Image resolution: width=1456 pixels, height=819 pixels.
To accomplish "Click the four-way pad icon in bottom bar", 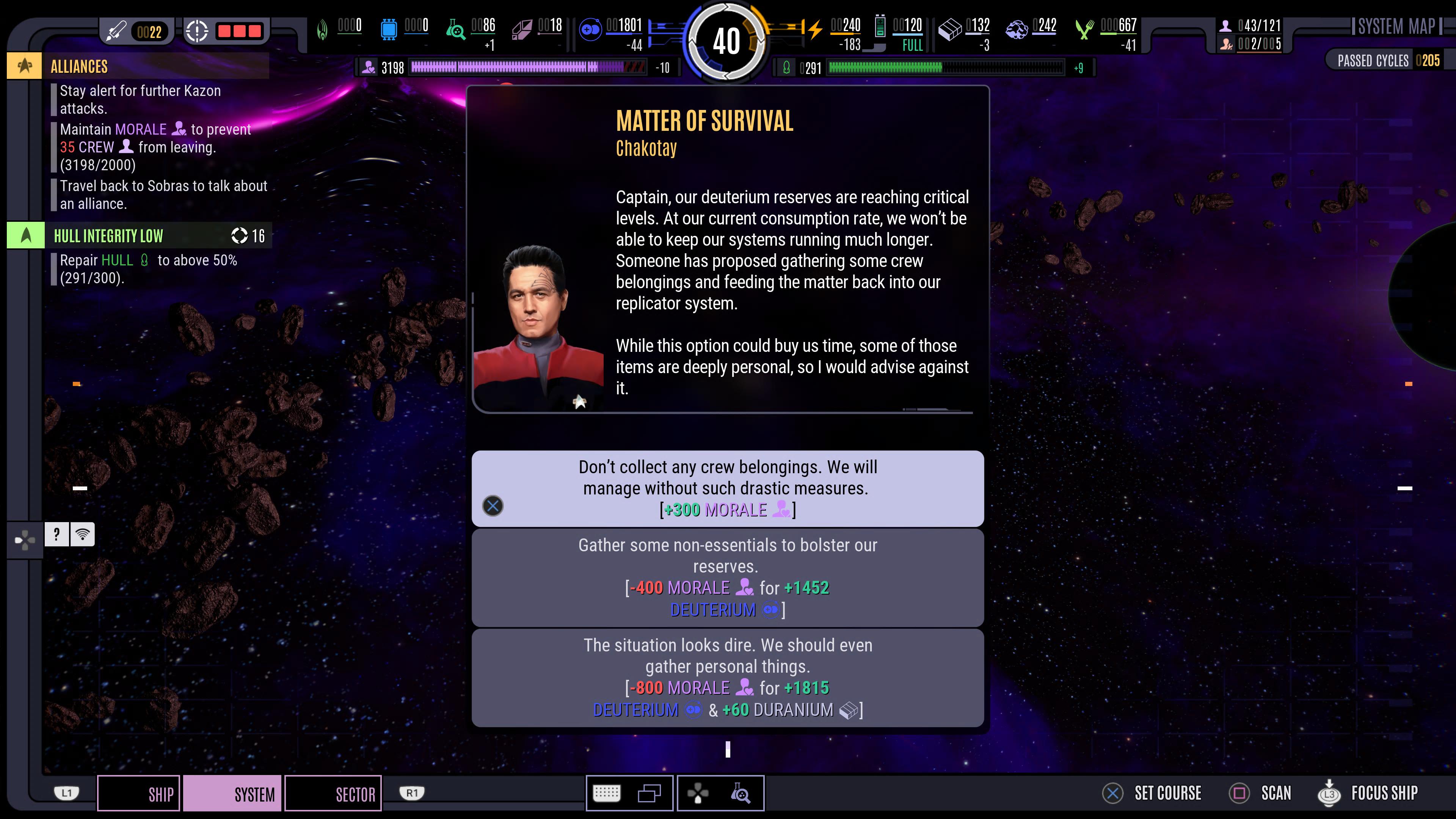I will pyautogui.click(x=698, y=794).
